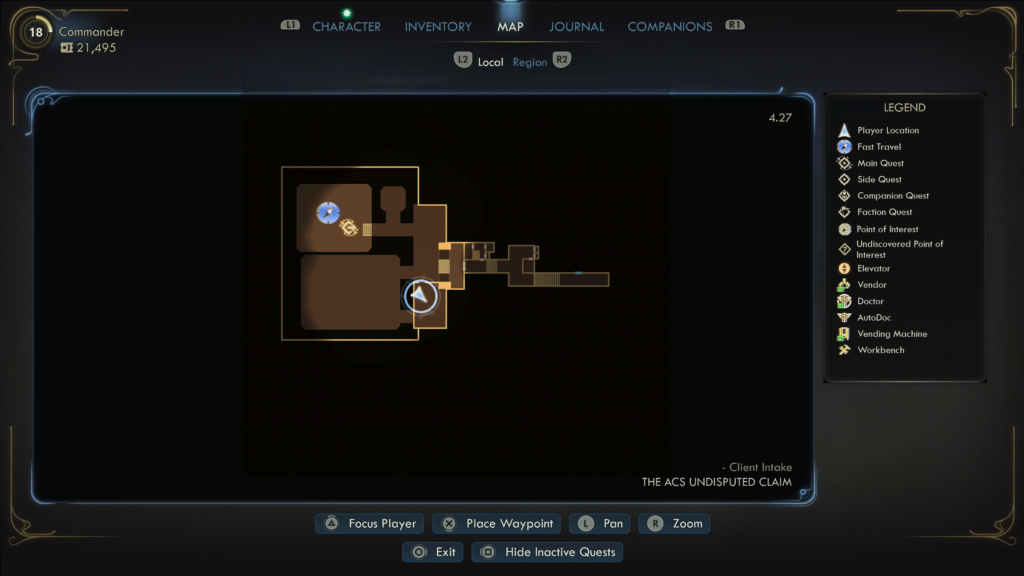Screen dimensions: 1024x576
Task: Show the Region map view
Action: pyautogui.click(x=530, y=62)
